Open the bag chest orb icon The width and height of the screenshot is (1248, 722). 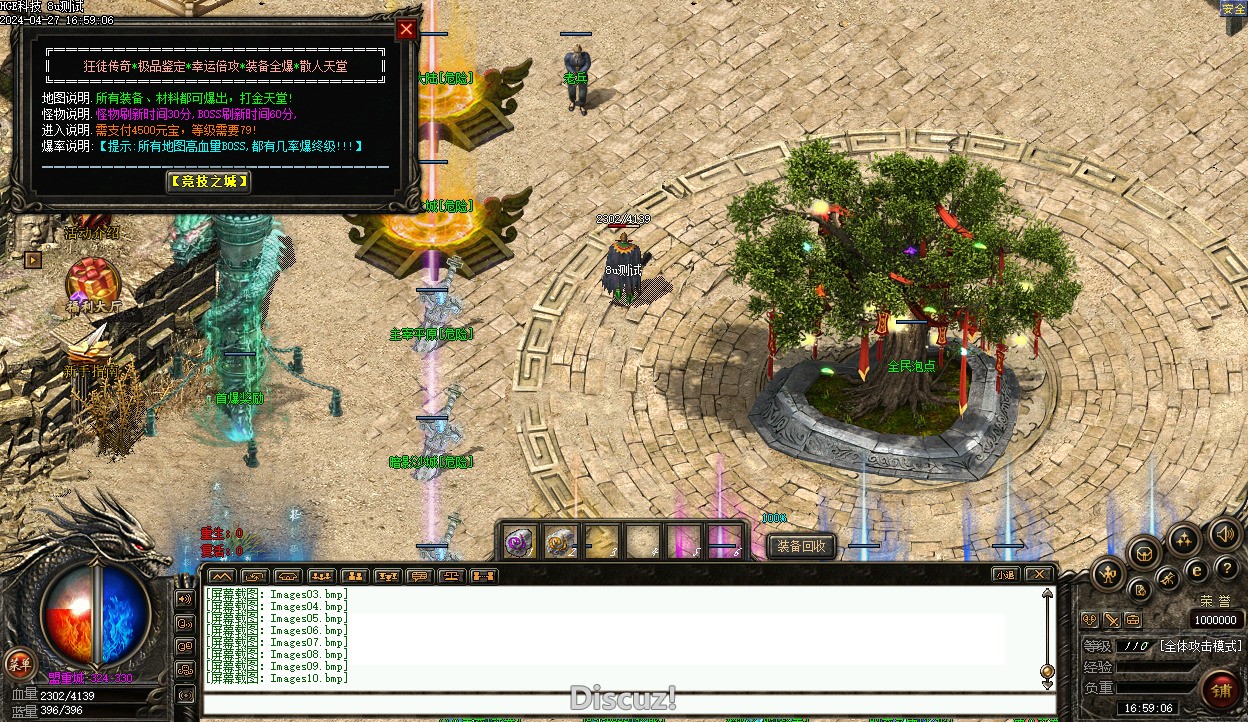[x=1144, y=551]
